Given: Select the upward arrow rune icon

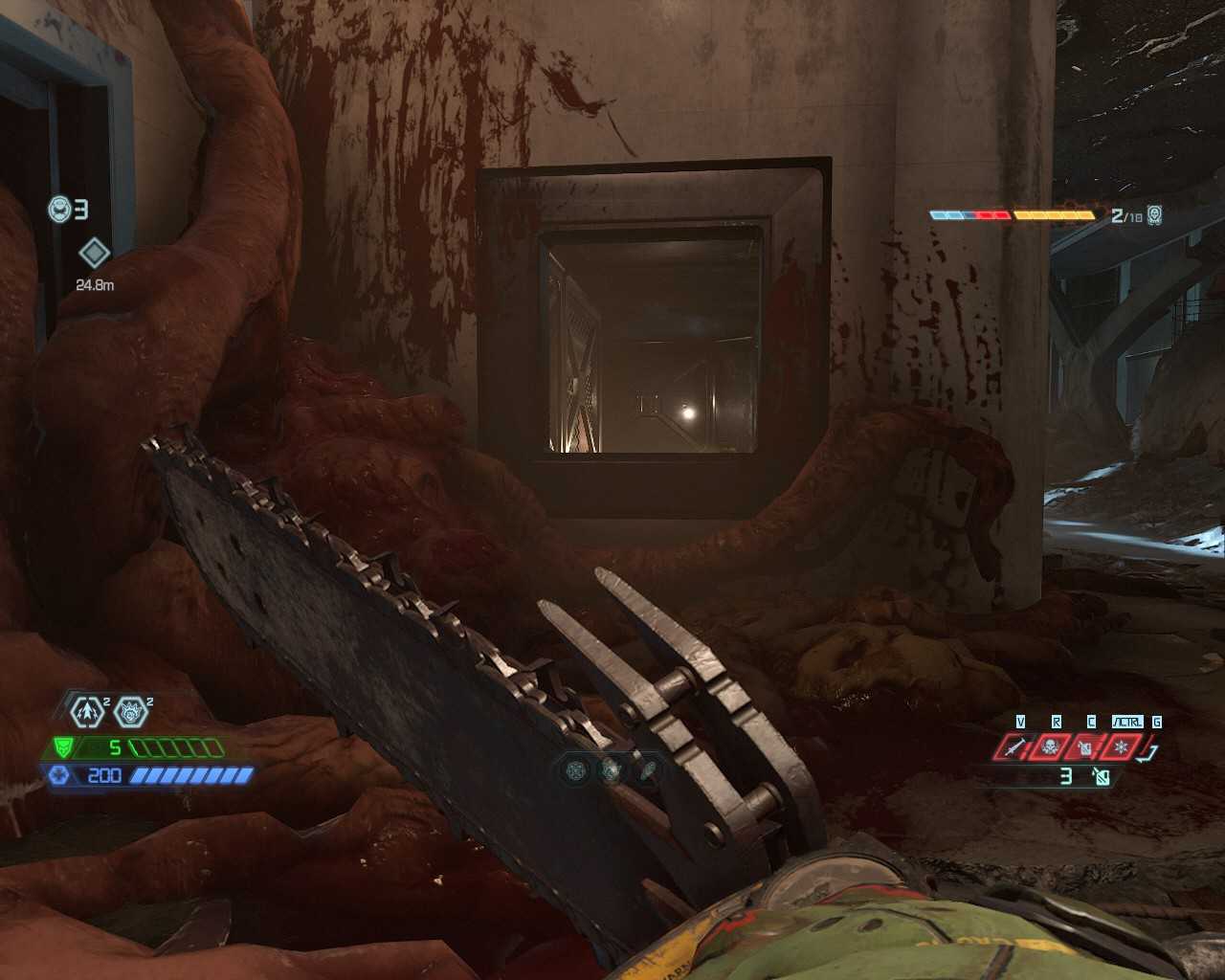Looking at the screenshot, I should tap(88, 711).
